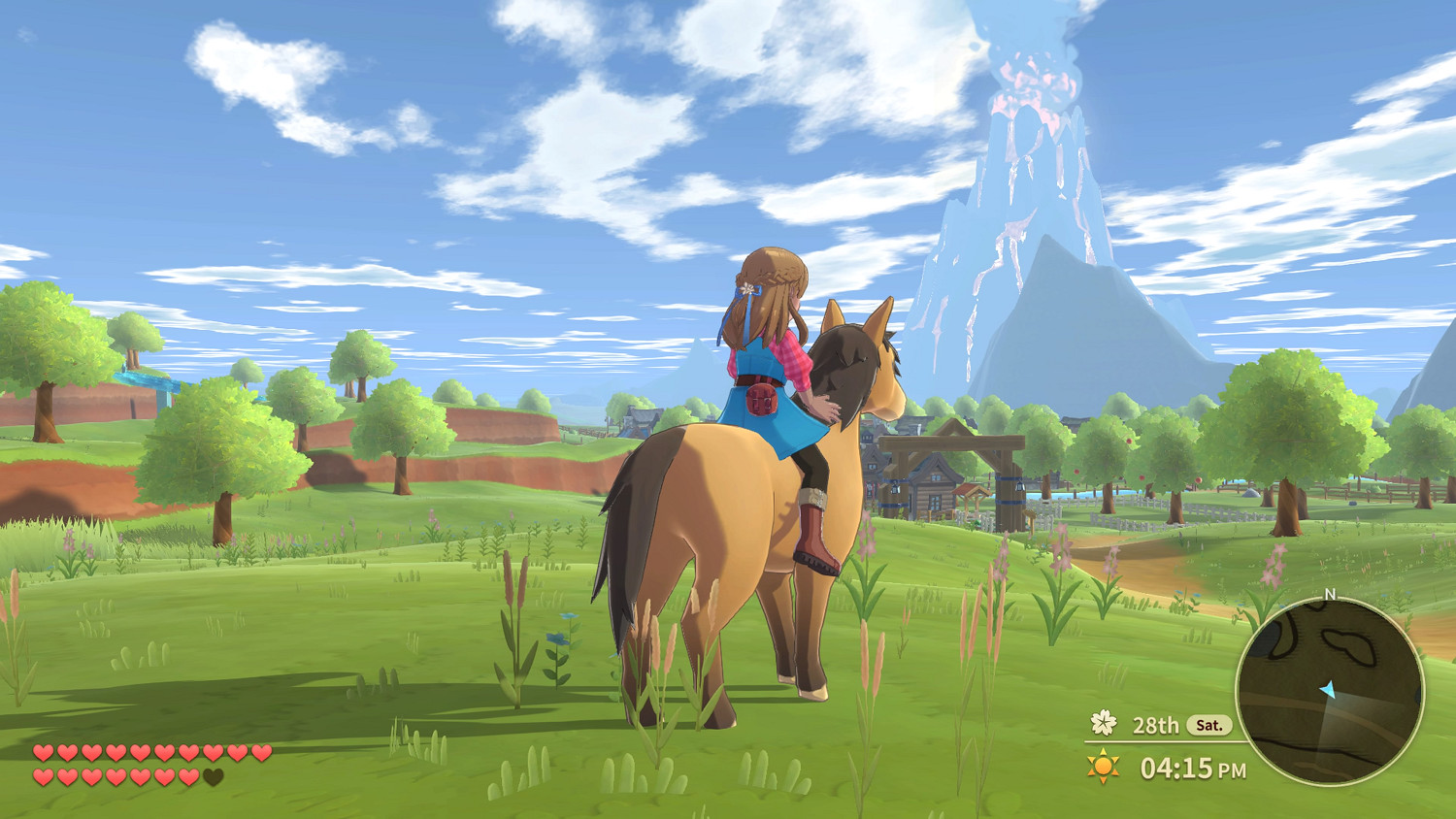Screen dimensions: 1456x819
Task: Click the N compass marker above the minimap
Action: [1330, 594]
